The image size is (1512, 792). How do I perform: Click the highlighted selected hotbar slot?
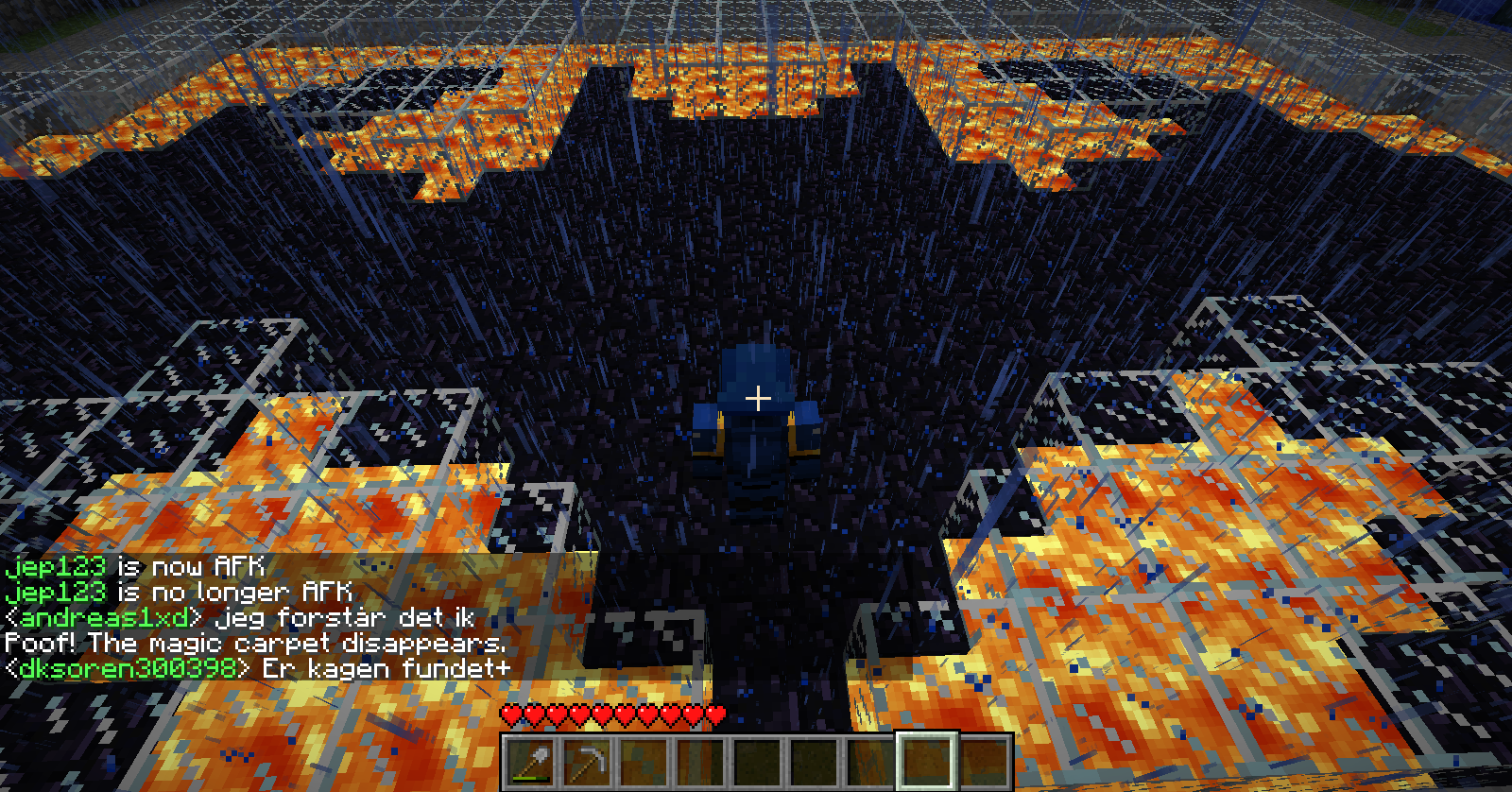[926, 762]
